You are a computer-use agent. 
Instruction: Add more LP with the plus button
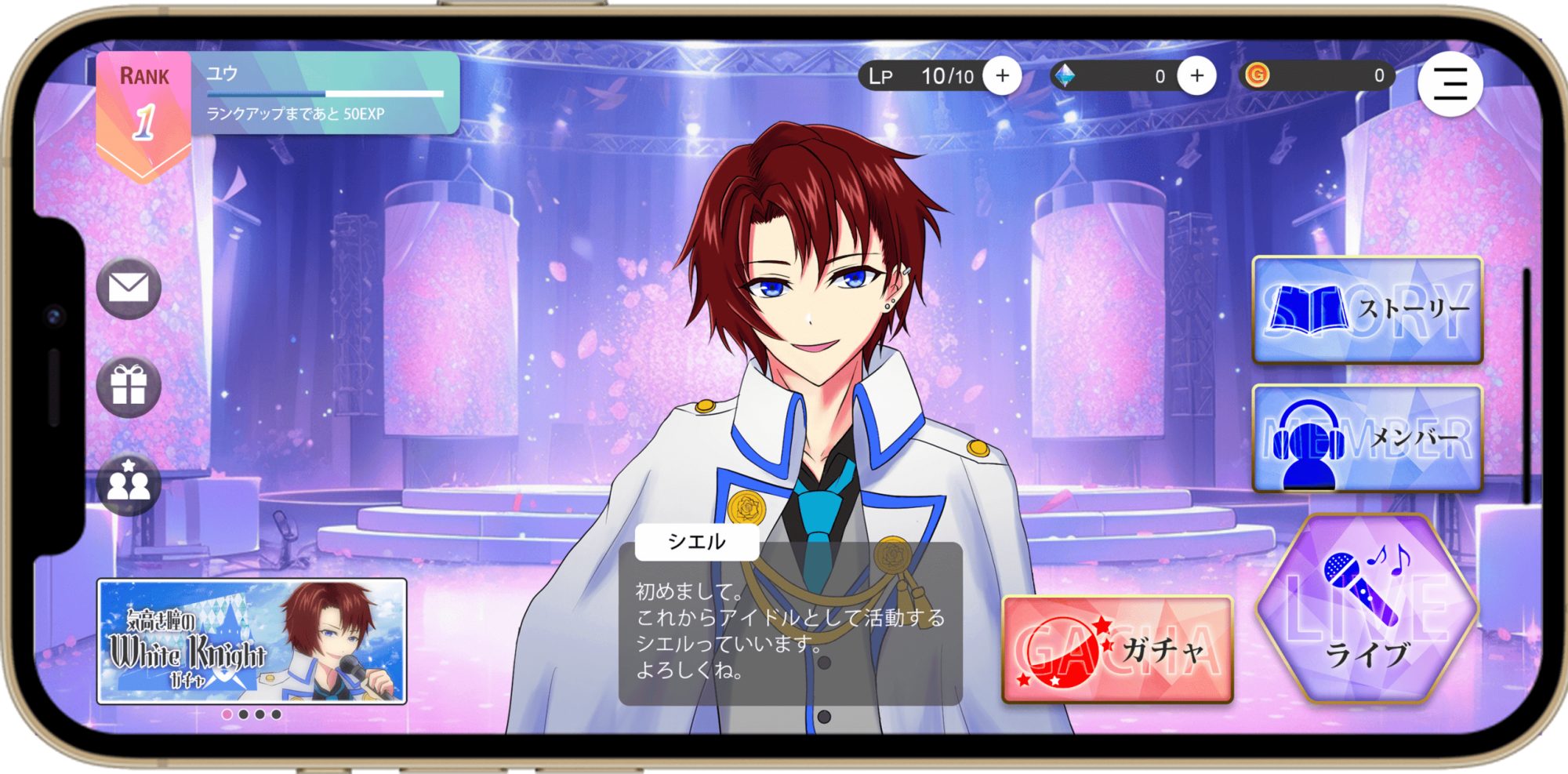(1002, 76)
